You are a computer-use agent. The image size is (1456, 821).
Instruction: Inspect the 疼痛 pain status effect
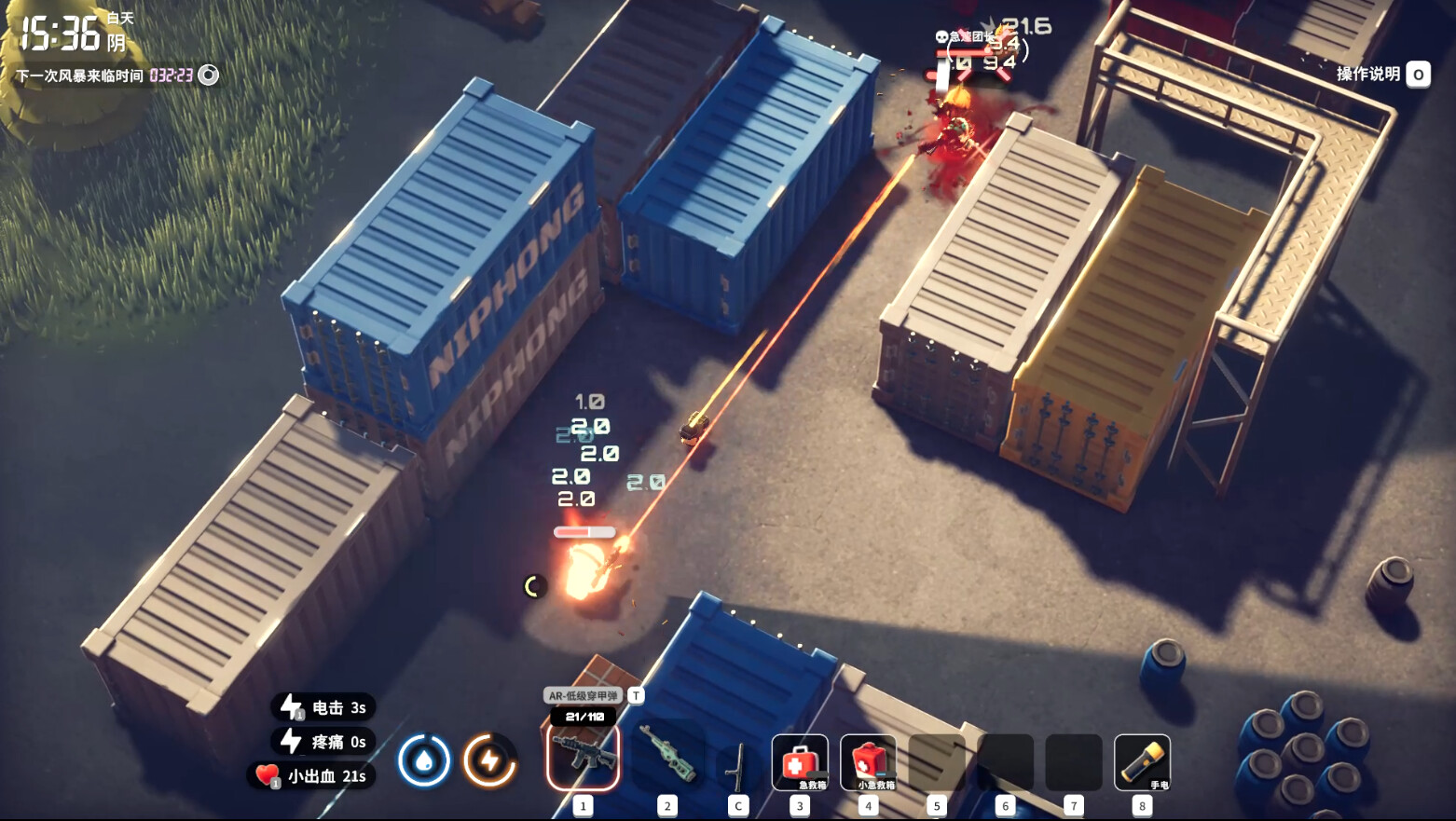pos(324,742)
